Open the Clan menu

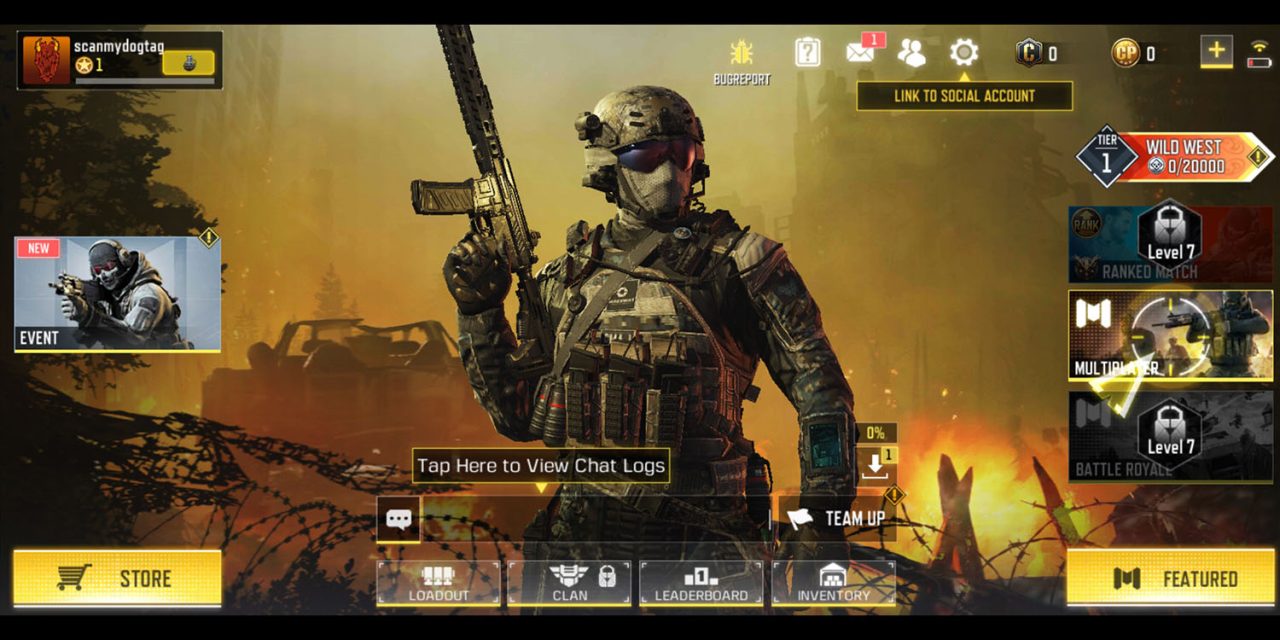570,582
